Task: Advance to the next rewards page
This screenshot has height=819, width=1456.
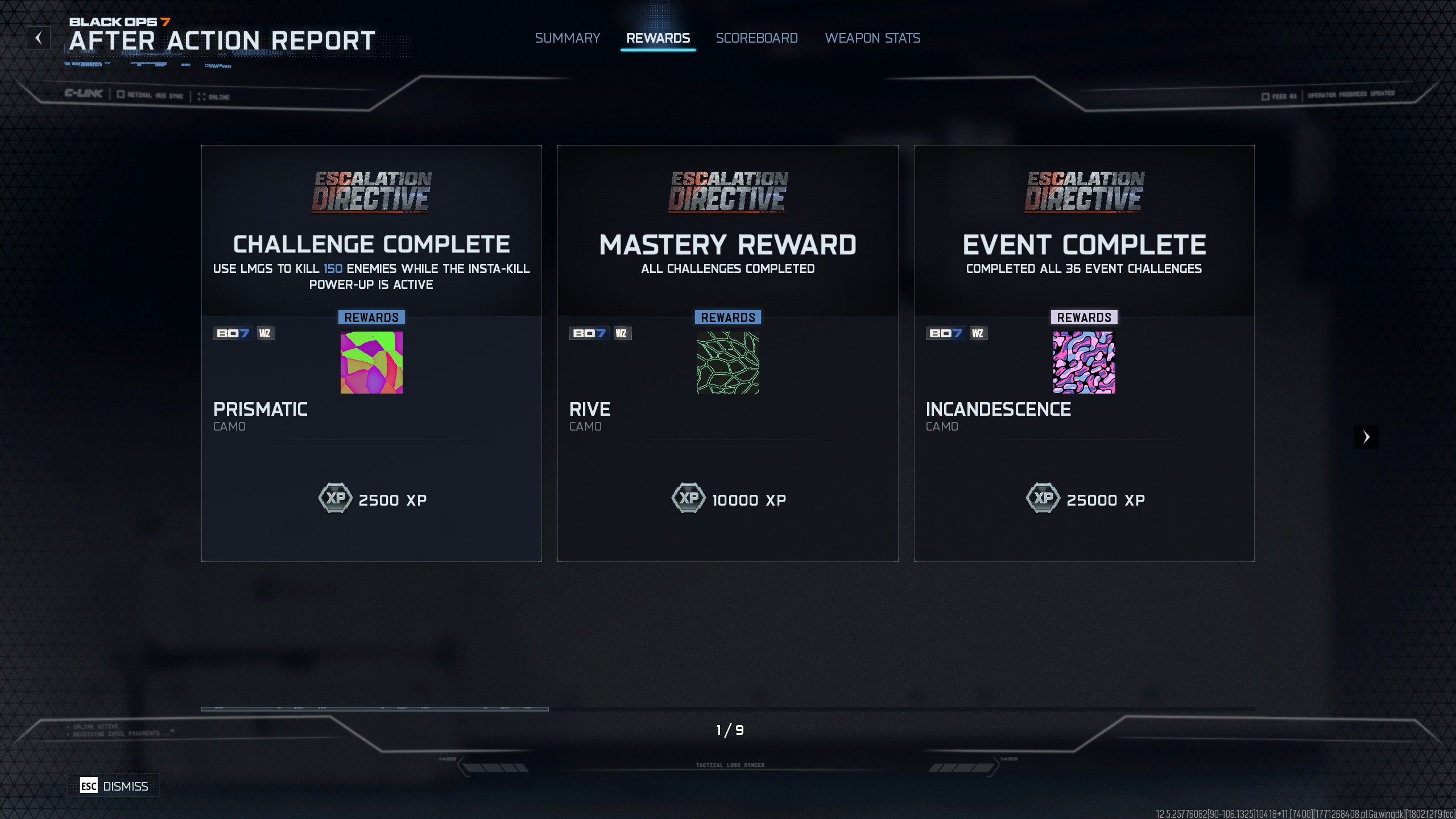Action: 1366,436
